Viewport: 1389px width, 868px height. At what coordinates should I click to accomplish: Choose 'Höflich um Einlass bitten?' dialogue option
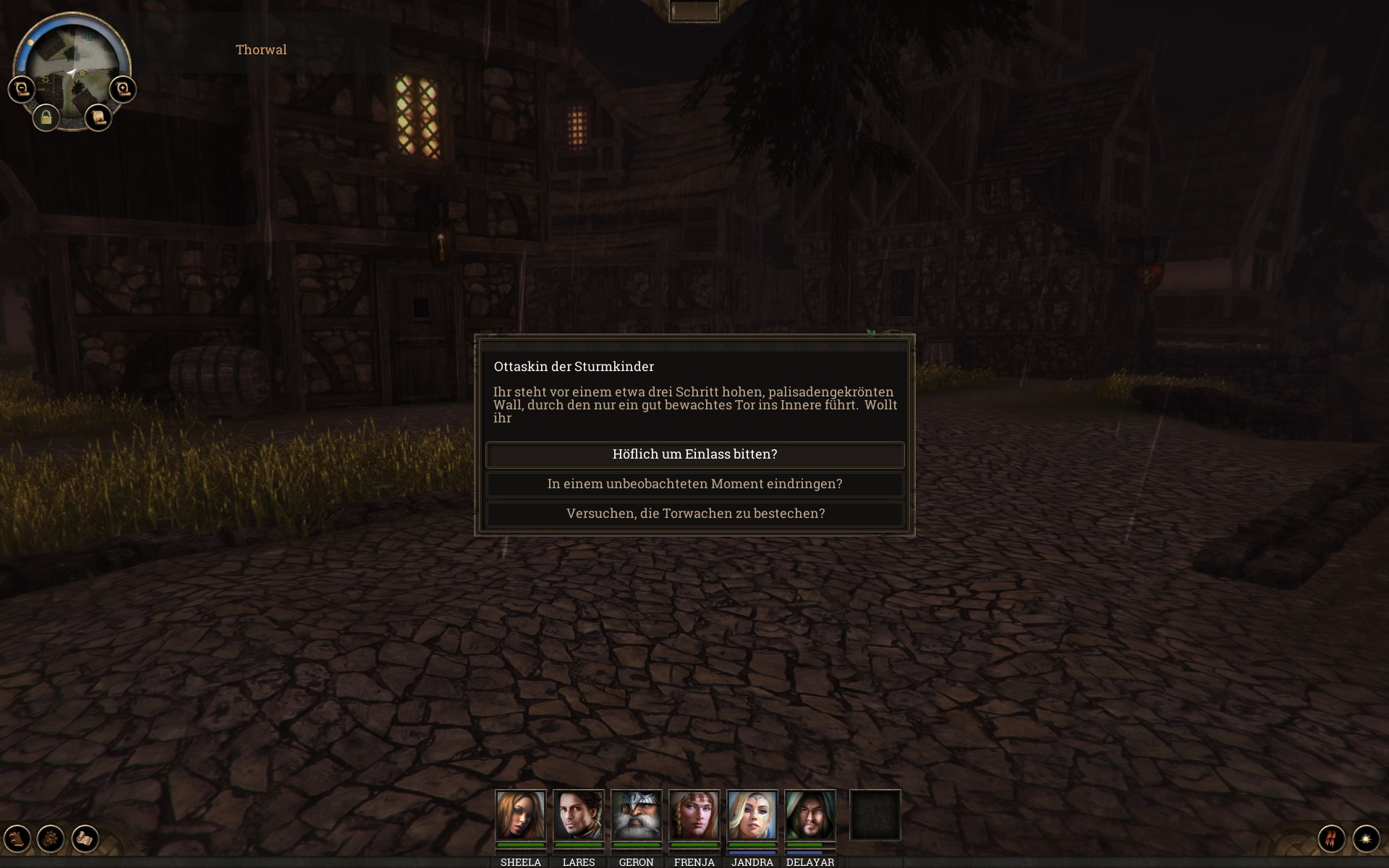[694, 454]
